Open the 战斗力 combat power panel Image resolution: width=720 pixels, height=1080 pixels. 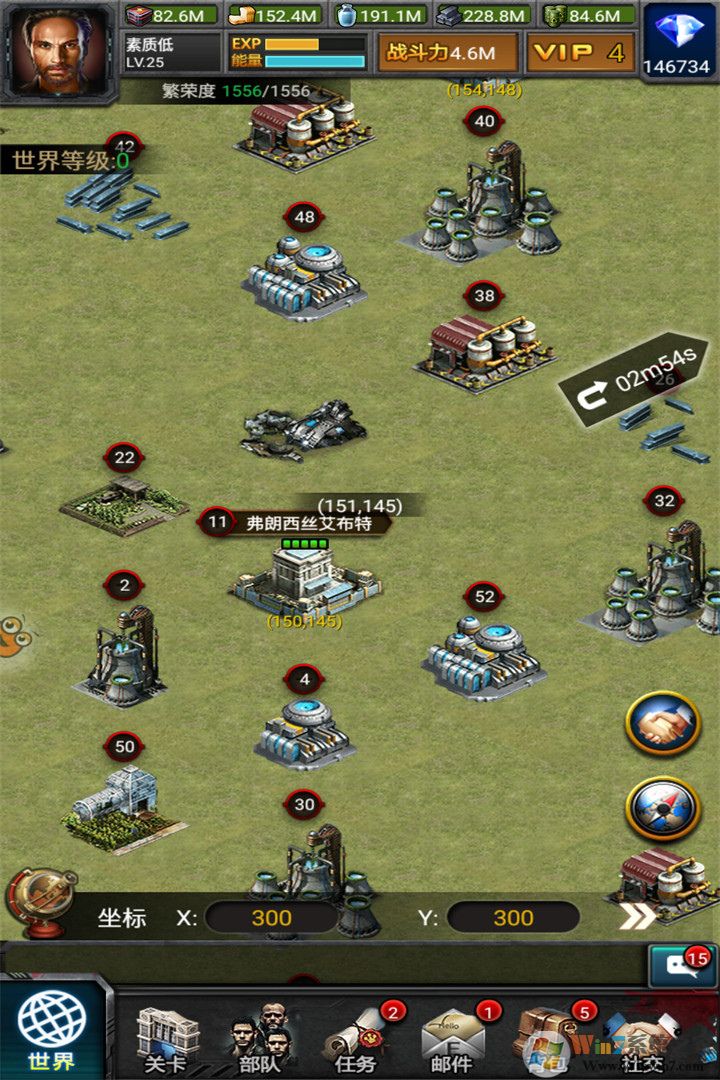click(448, 53)
